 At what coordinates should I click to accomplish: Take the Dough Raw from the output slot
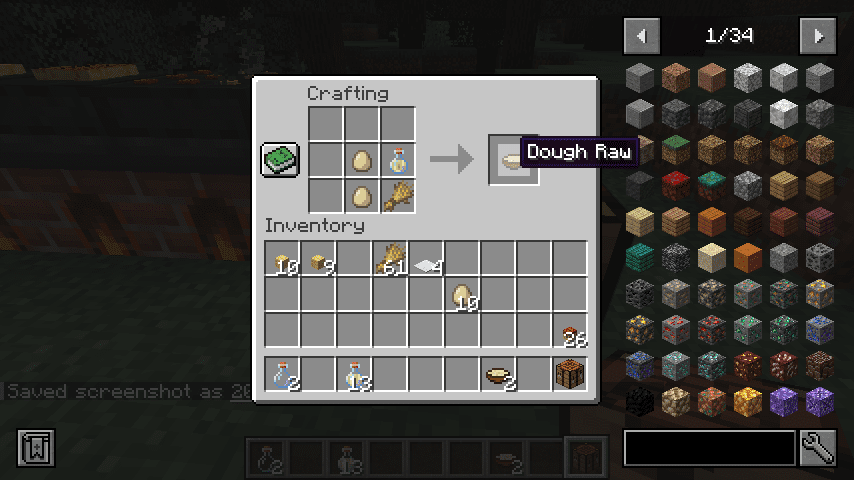[x=513, y=159]
